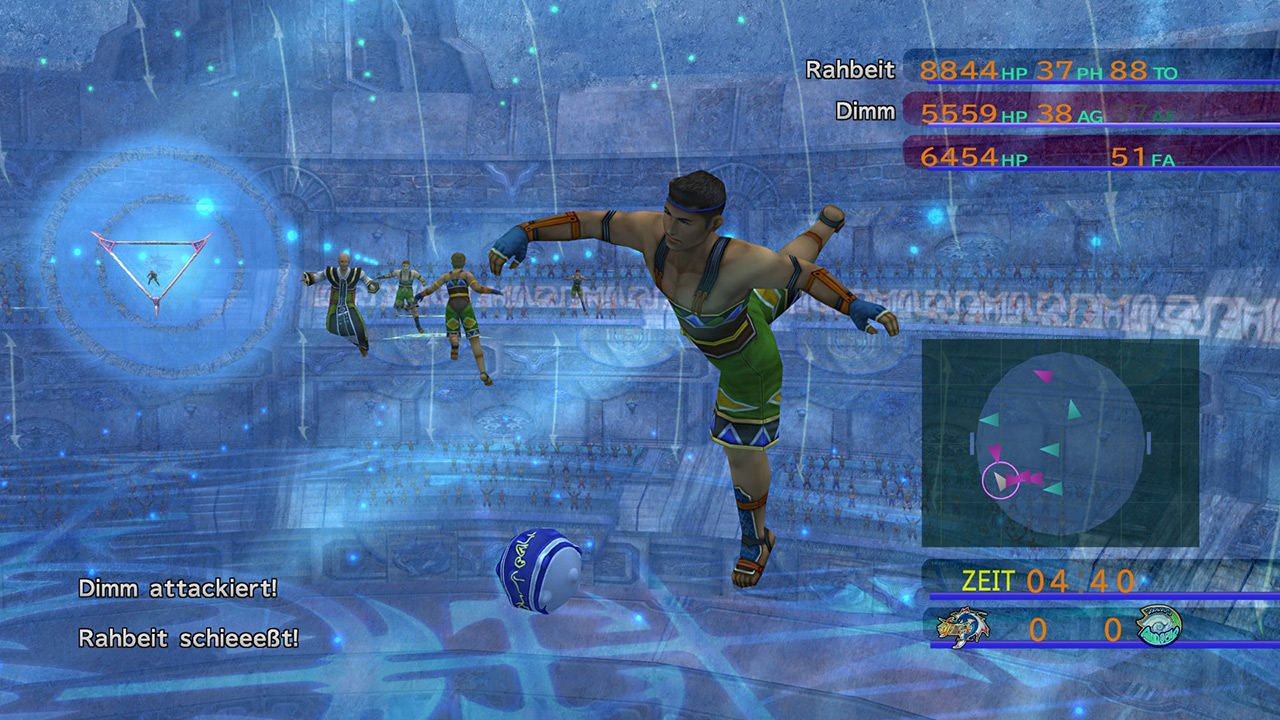The height and width of the screenshot is (720, 1280).
Task: Select the circled player marker on the radar
Action: point(999,481)
